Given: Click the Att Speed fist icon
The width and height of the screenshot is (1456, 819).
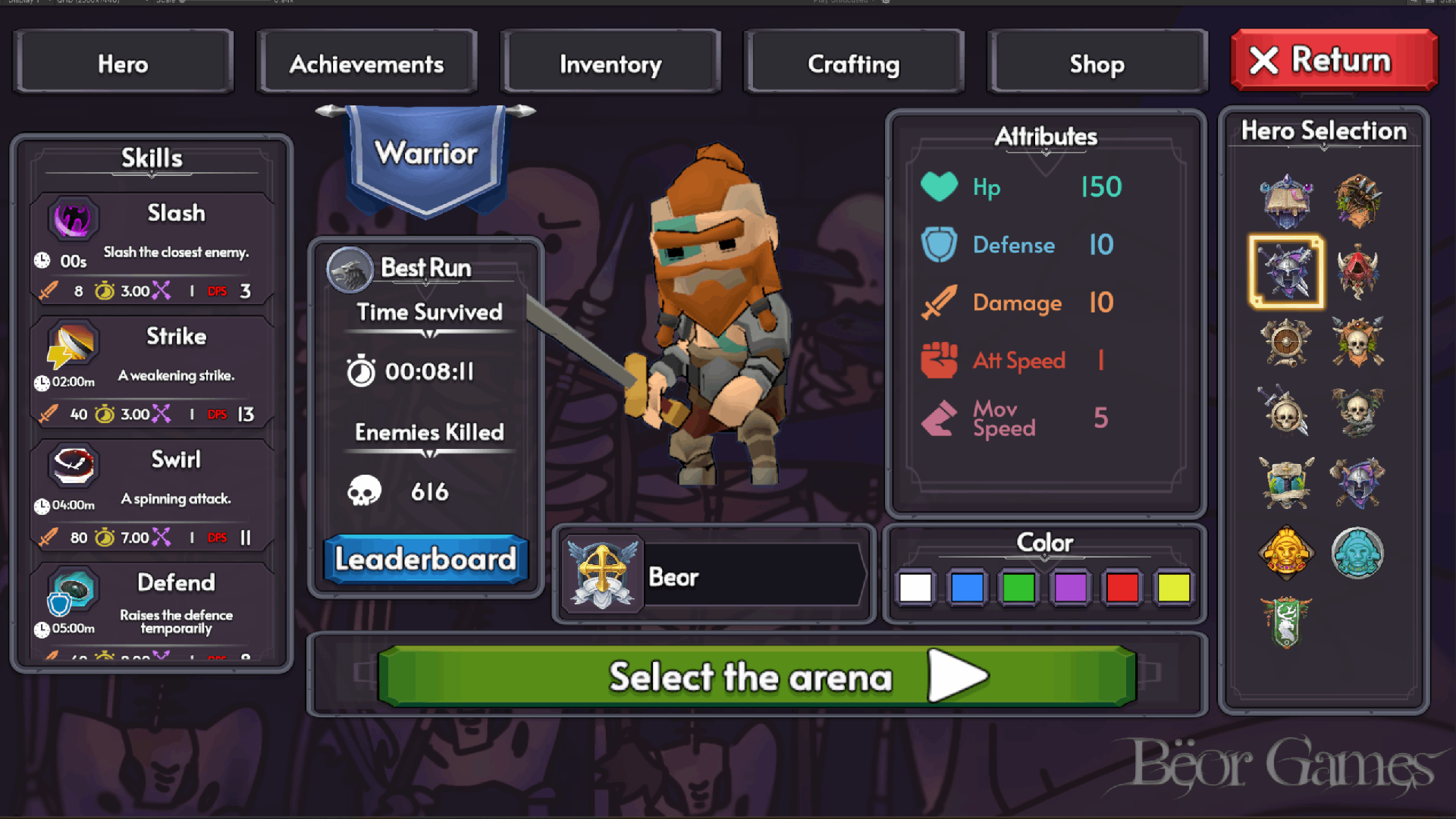Looking at the screenshot, I should coord(939,360).
